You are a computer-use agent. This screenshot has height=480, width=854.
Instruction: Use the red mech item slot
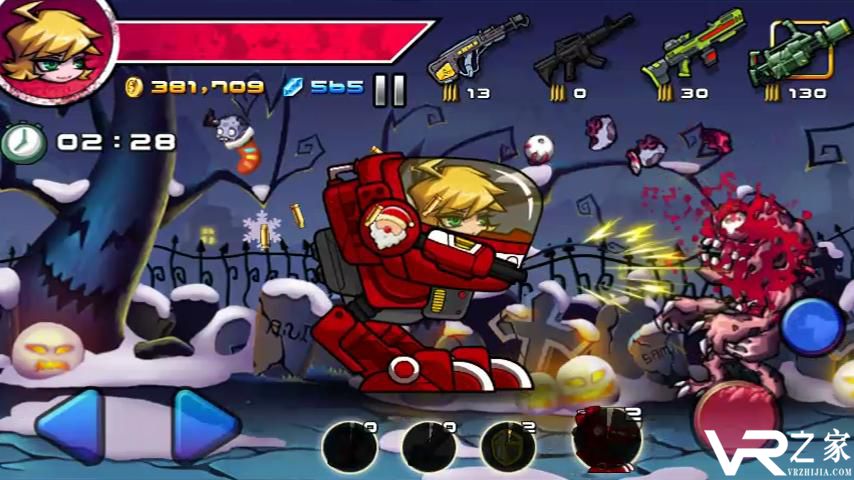coord(607,440)
